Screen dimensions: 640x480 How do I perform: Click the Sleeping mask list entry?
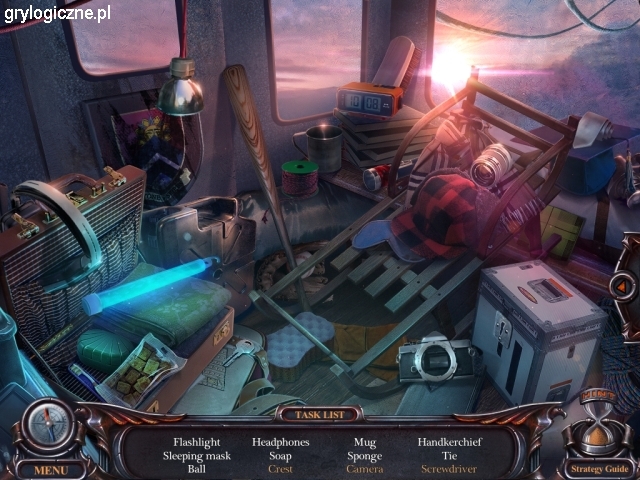click(196, 455)
